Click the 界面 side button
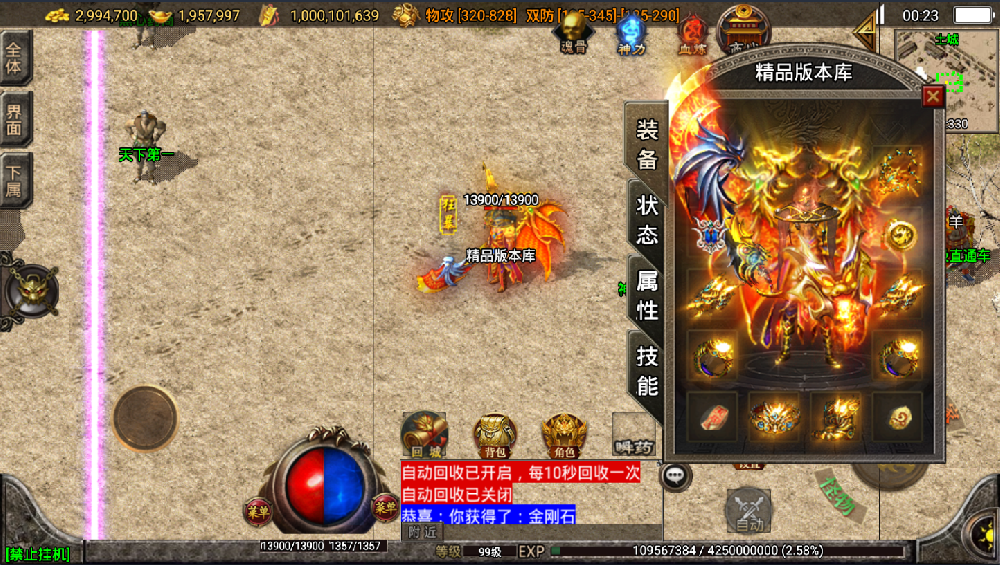Image resolution: width=1000 pixels, height=565 pixels. click(x=15, y=120)
